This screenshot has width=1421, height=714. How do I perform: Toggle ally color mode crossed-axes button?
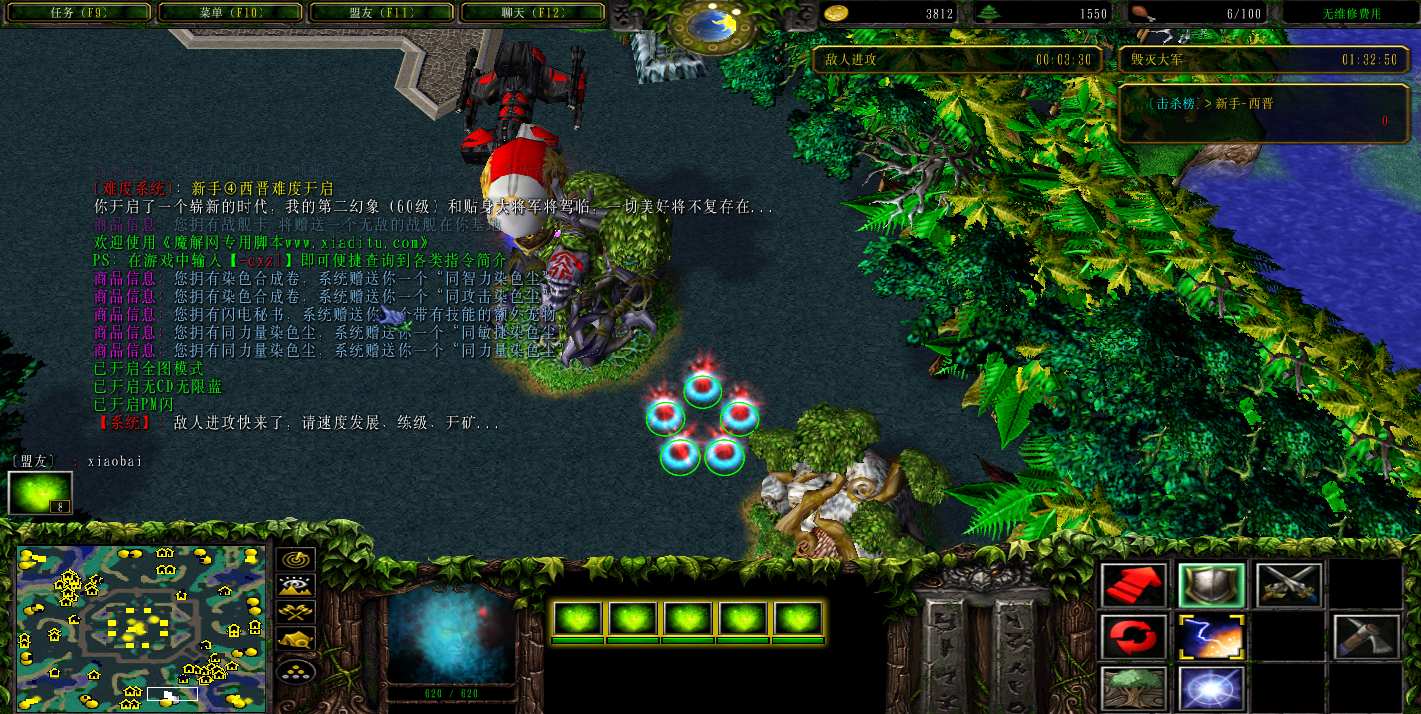tap(296, 613)
